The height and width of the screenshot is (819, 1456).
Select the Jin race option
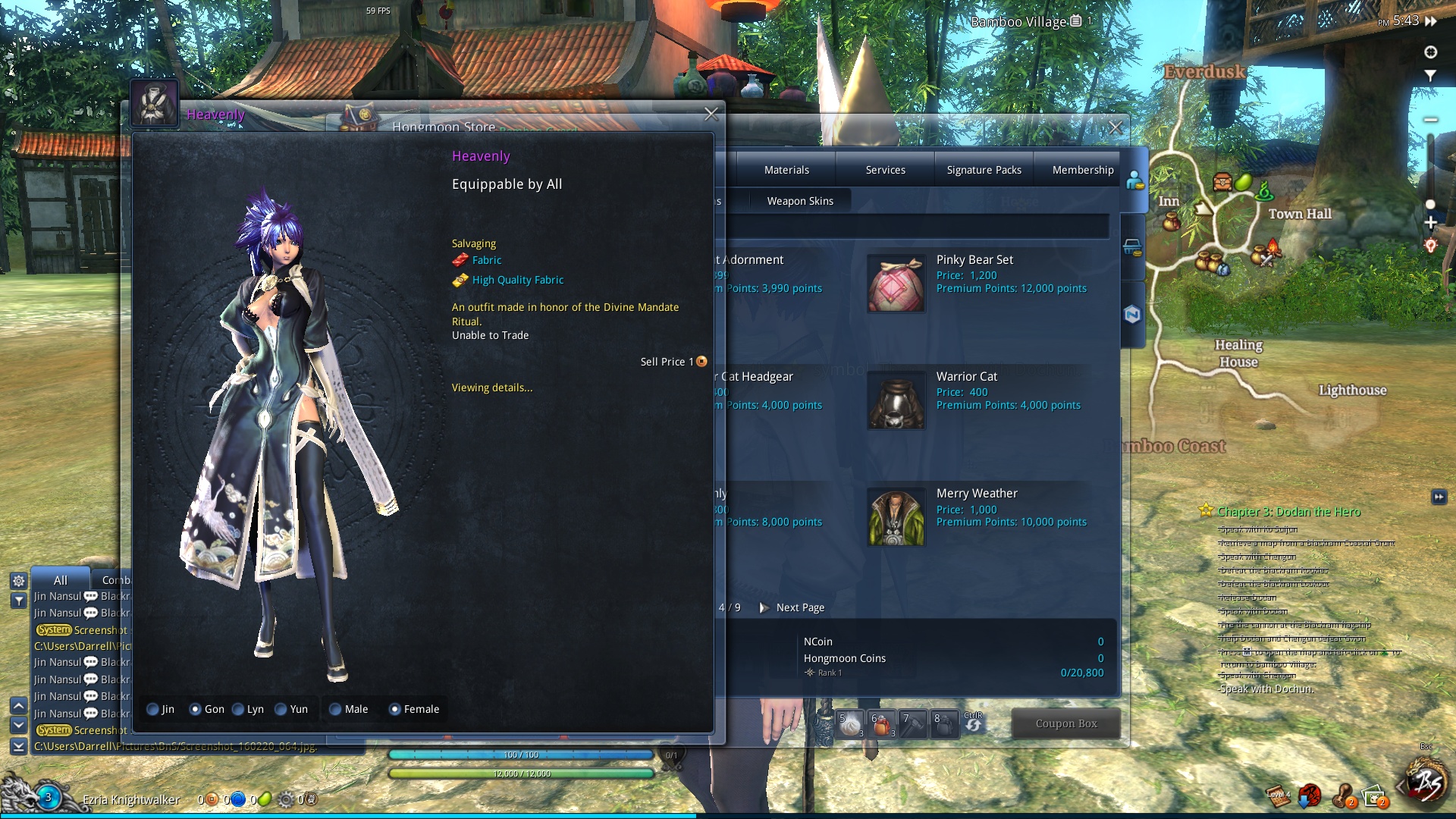pyautogui.click(x=153, y=710)
